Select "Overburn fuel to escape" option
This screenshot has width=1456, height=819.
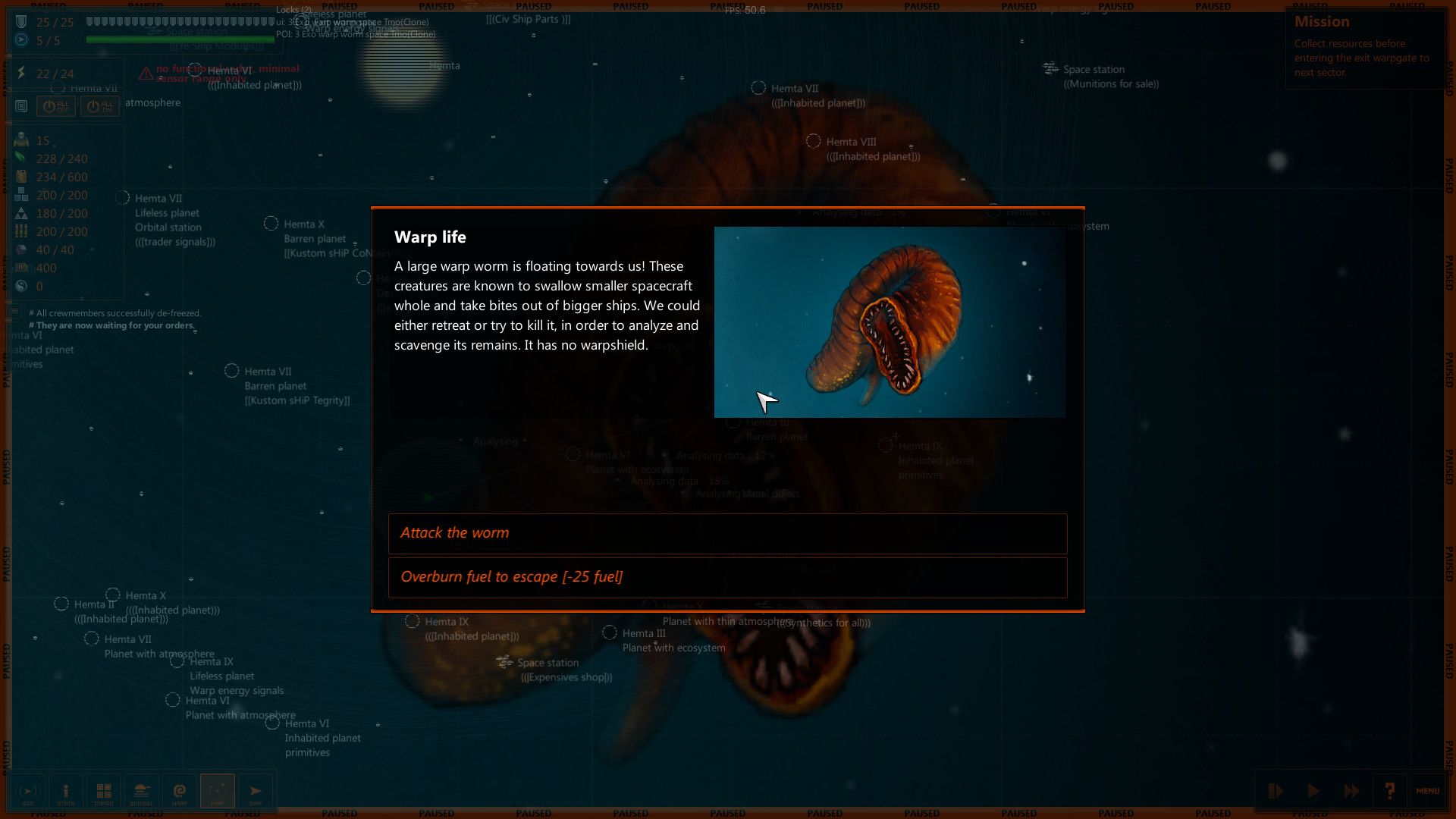(x=727, y=577)
